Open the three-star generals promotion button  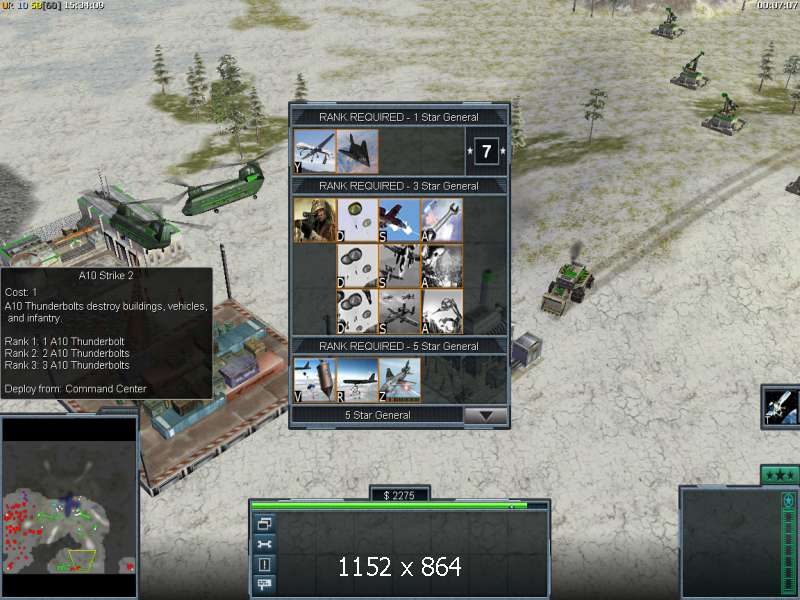click(780, 474)
